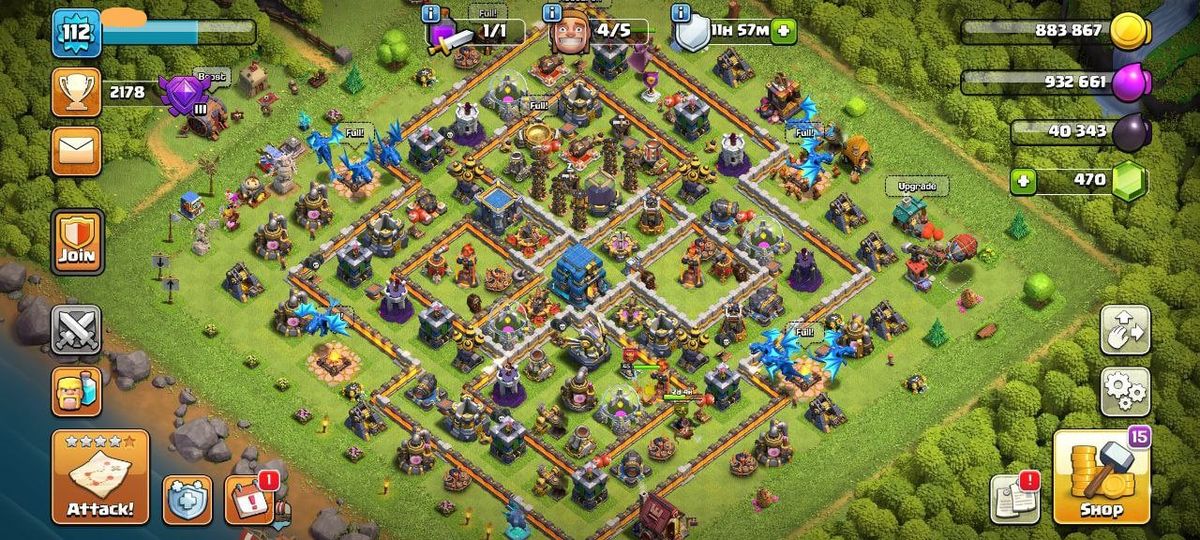Image resolution: width=1200 pixels, height=540 pixels.
Task: Tap the purple league badge
Action: click(181, 93)
